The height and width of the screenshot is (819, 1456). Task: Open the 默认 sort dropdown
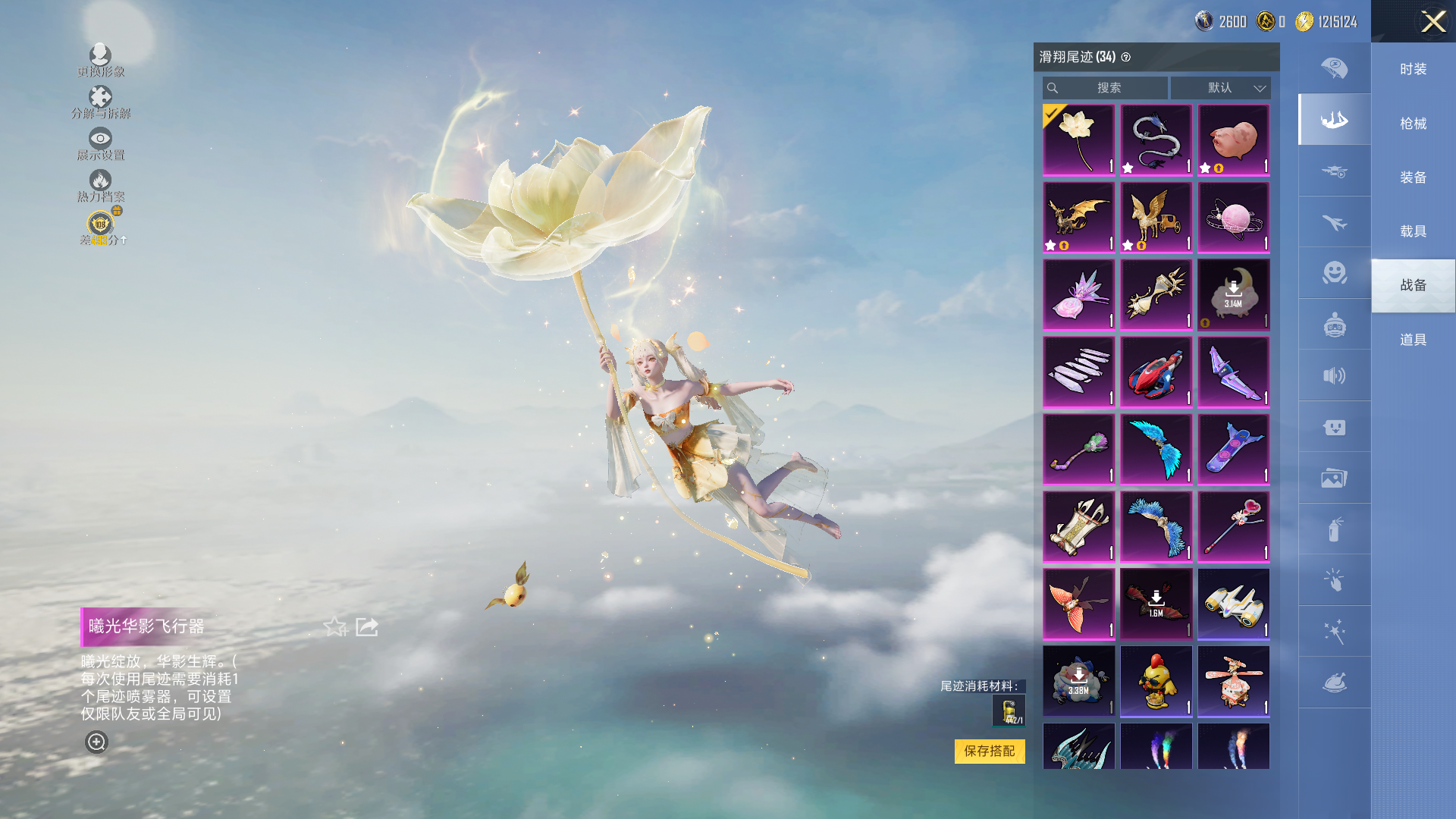click(x=1220, y=88)
